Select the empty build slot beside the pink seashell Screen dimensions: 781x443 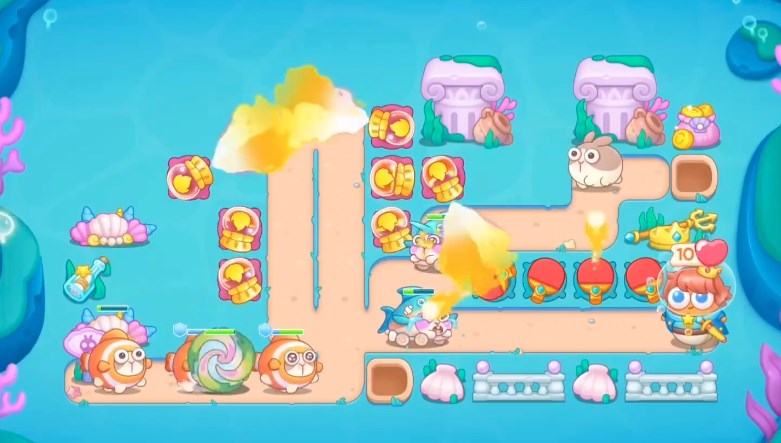[388, 381]
